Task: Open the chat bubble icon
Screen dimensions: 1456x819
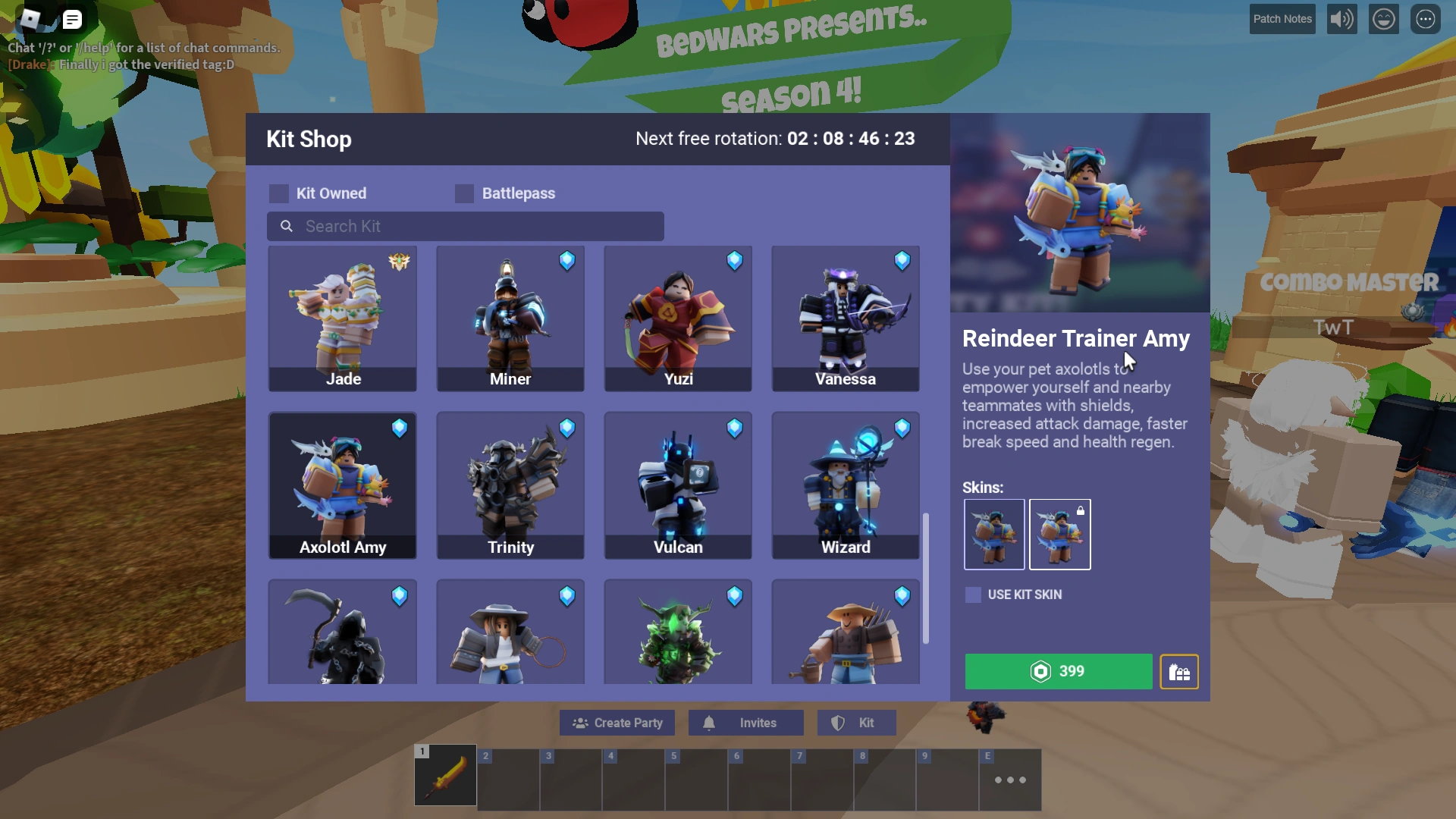Action: (72, 19)
